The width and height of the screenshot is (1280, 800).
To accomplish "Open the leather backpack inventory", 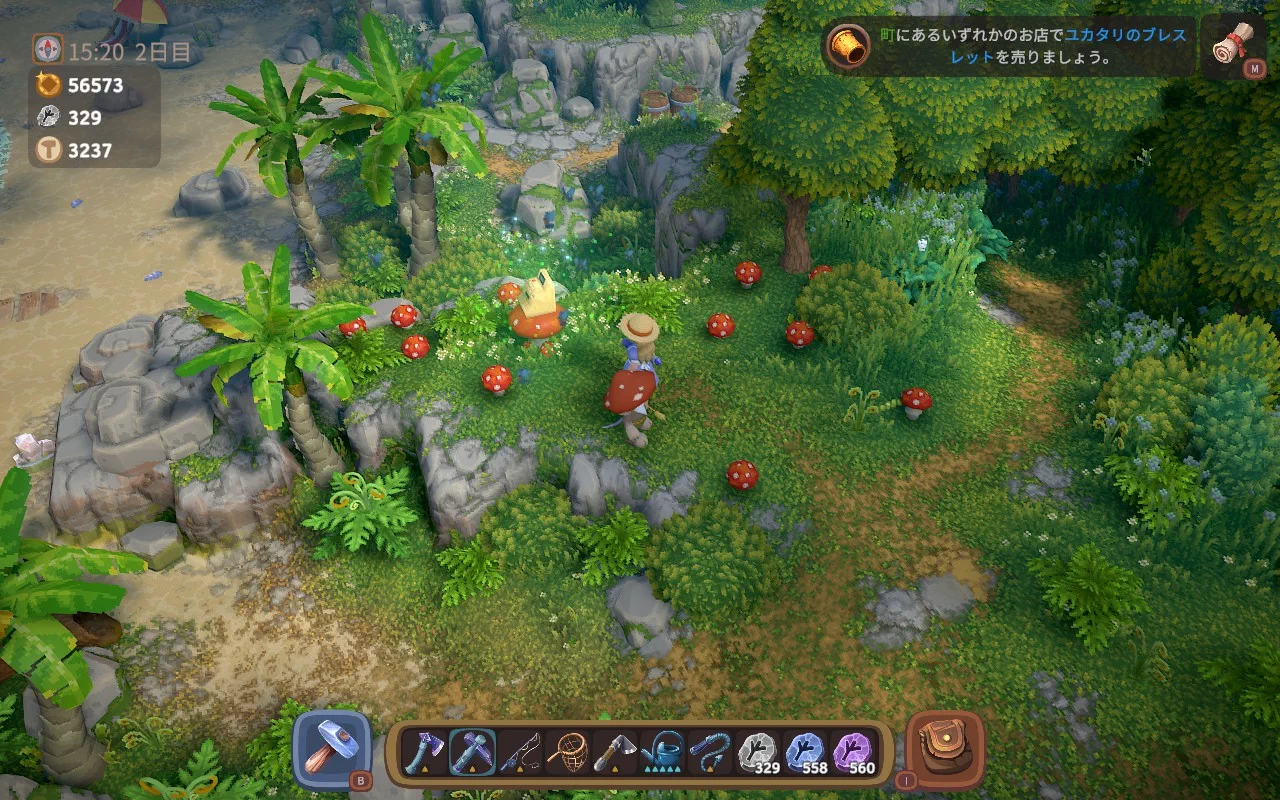I will pyautogui.click(x=944, y=749).
